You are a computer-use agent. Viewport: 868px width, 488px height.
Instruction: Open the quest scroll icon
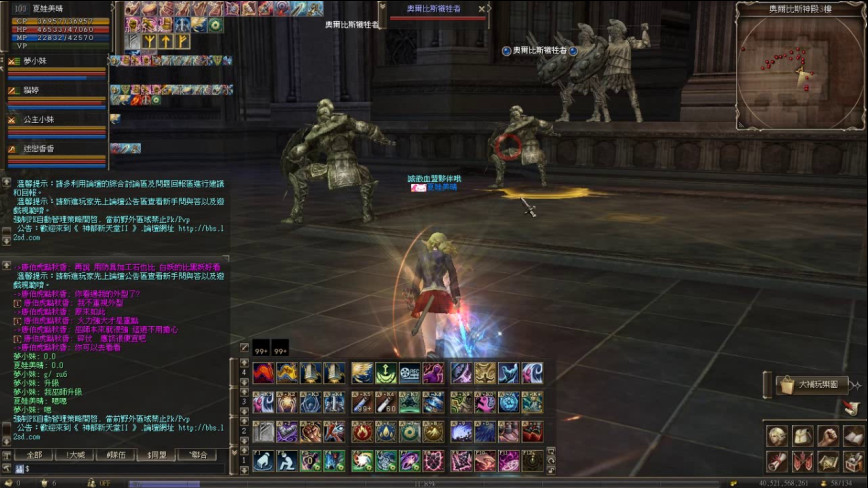777,461
